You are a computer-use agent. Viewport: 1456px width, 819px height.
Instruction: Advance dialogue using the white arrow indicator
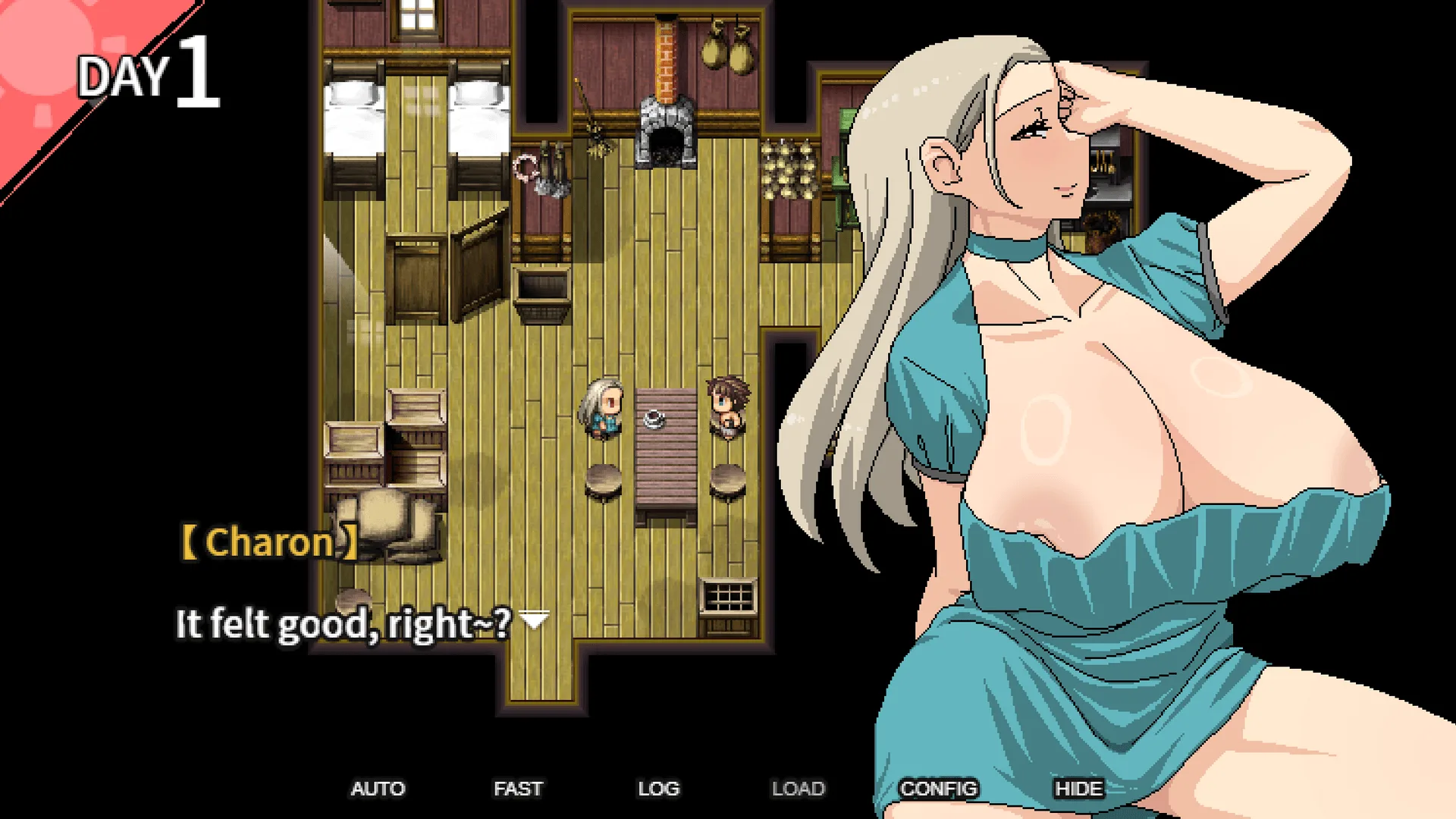[x=535, y=620]
